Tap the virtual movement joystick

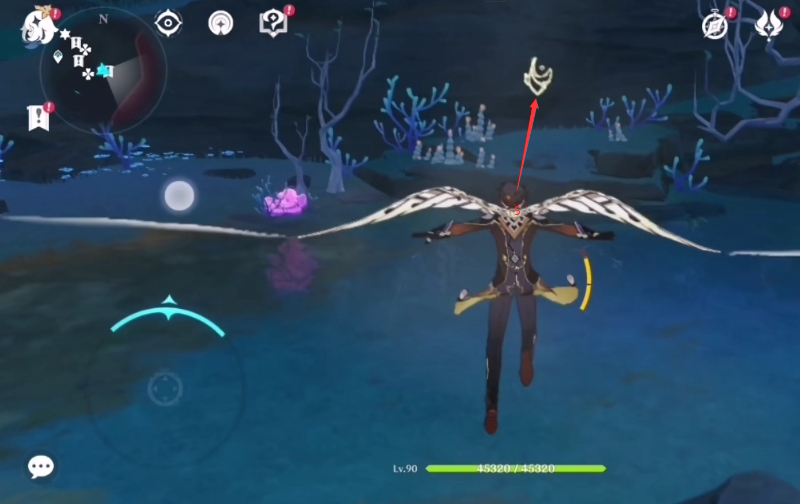pos(165,388)
